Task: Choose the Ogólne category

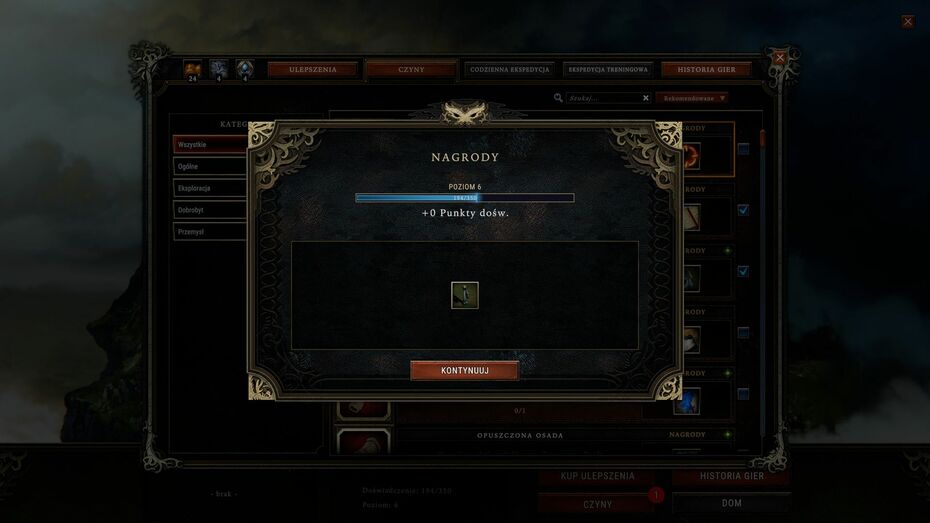Action: (210, 166)
